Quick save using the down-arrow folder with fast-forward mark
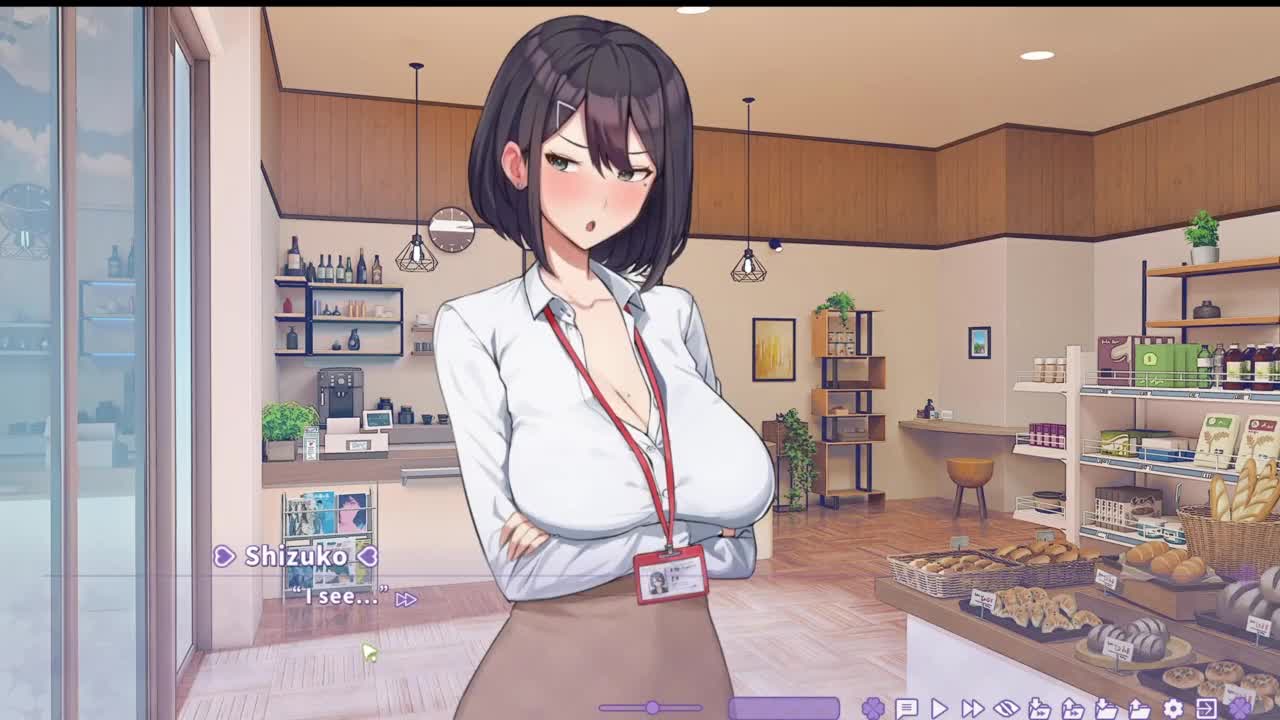Image resolution: width=1280 pixels, height=720 pixels. tap(1040, 708)
